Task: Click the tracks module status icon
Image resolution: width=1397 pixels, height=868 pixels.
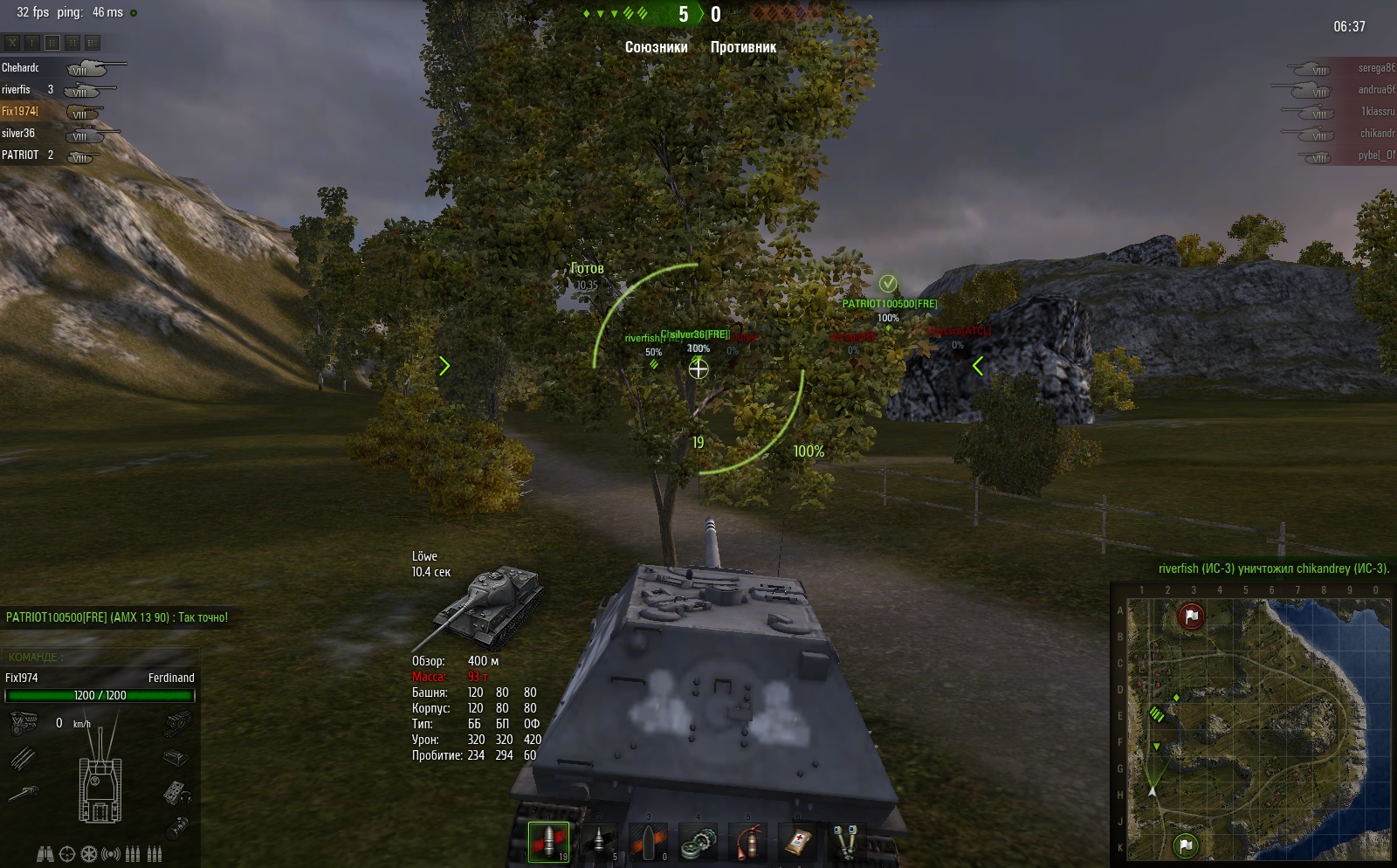Action: (x=177, y=722)
